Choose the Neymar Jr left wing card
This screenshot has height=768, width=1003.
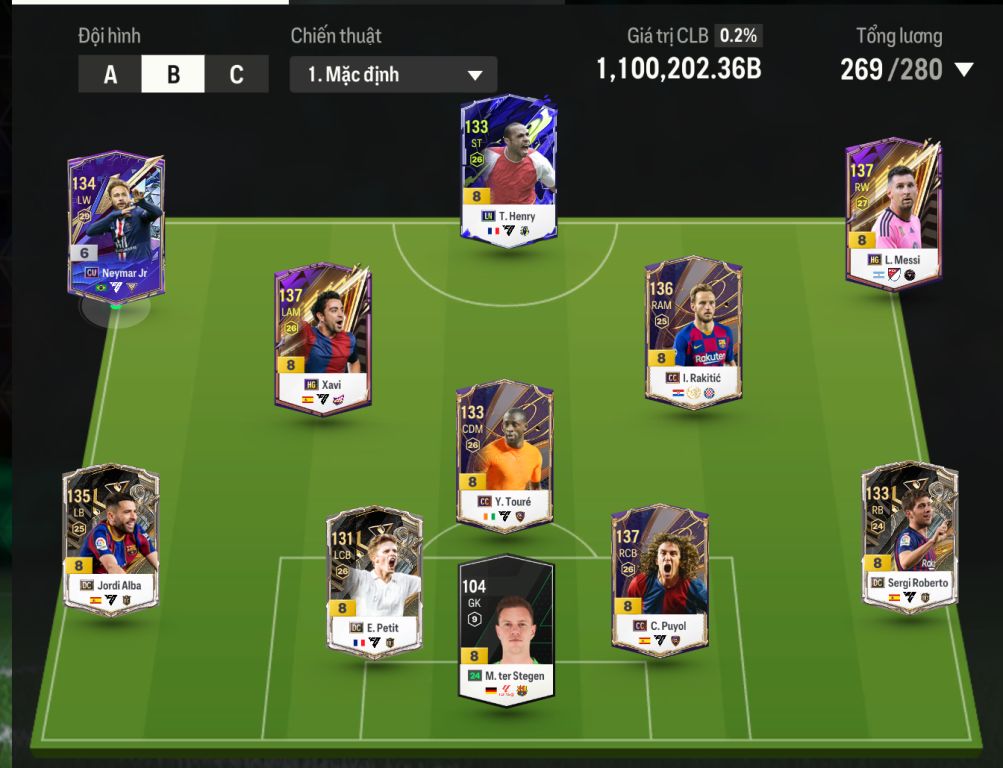[x=115, y=225]
